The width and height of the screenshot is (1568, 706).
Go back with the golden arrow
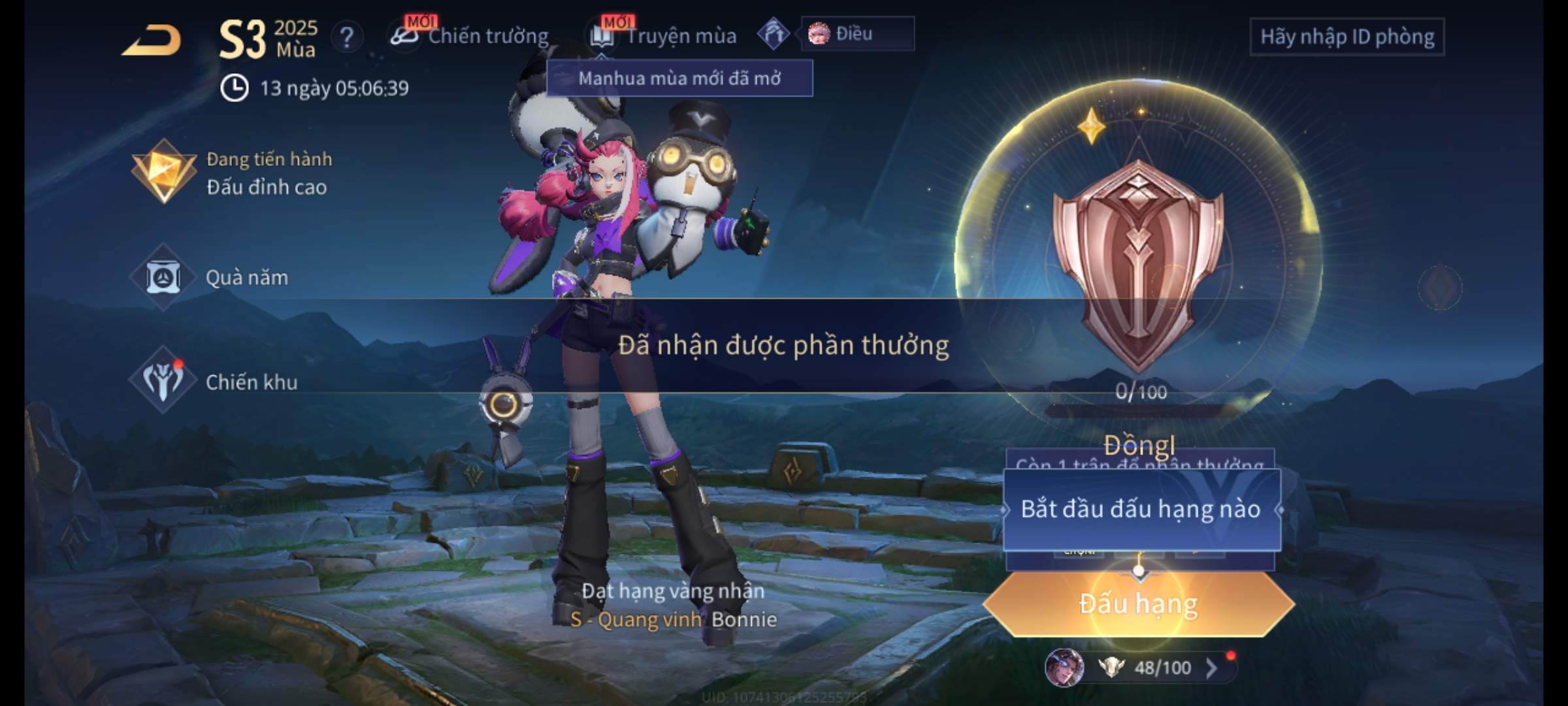(x=152, y=41)
